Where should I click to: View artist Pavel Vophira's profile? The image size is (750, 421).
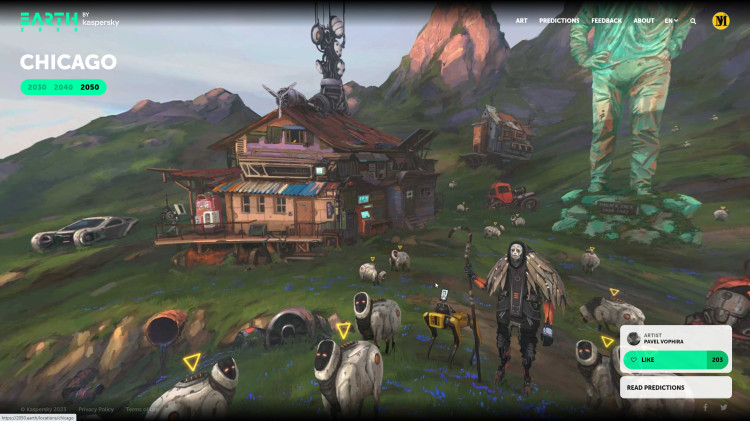665,339
